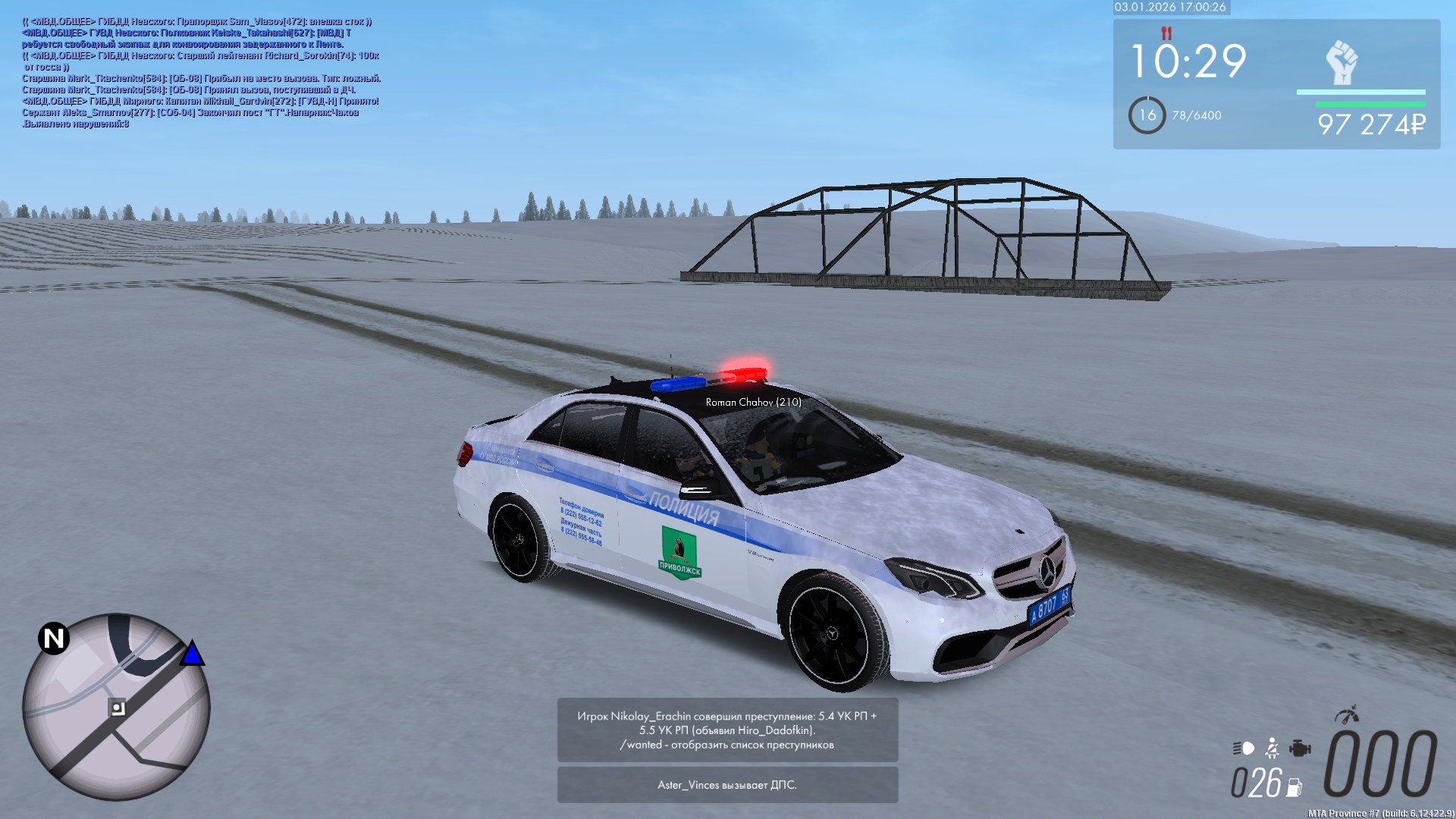This screenshot has height=819, width=1456.
Task: Click the level 16 circle indicator
Action: [x=1147, y=115]
